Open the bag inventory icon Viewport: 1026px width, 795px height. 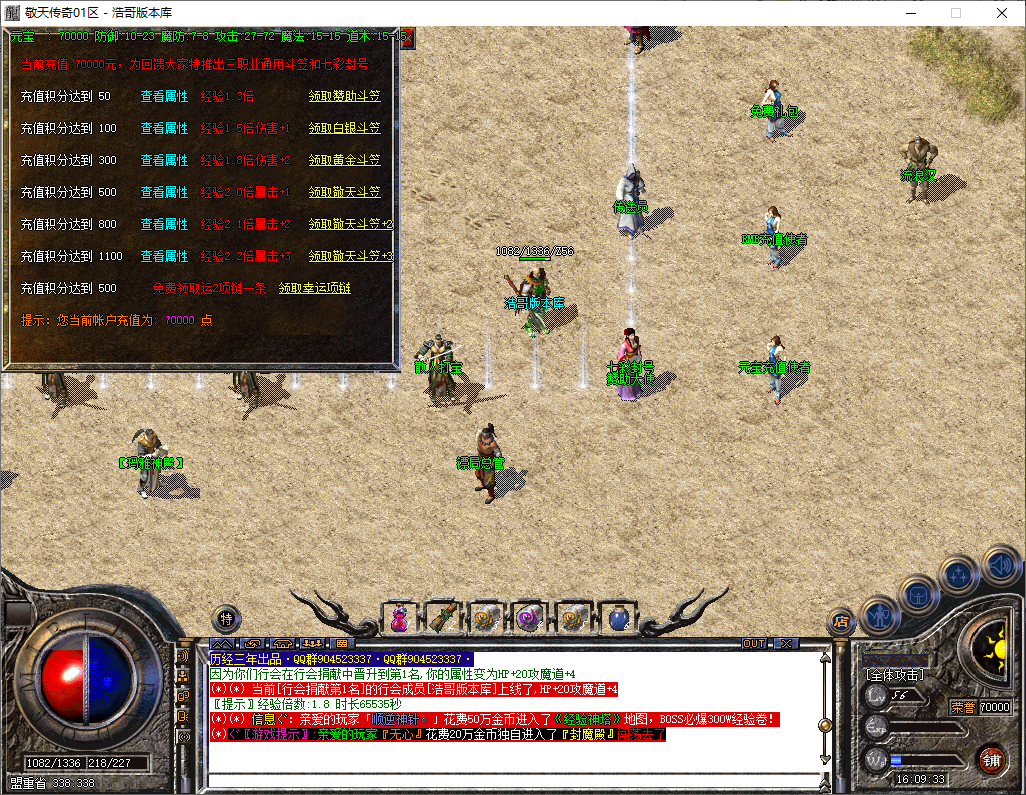pos(918,594)
